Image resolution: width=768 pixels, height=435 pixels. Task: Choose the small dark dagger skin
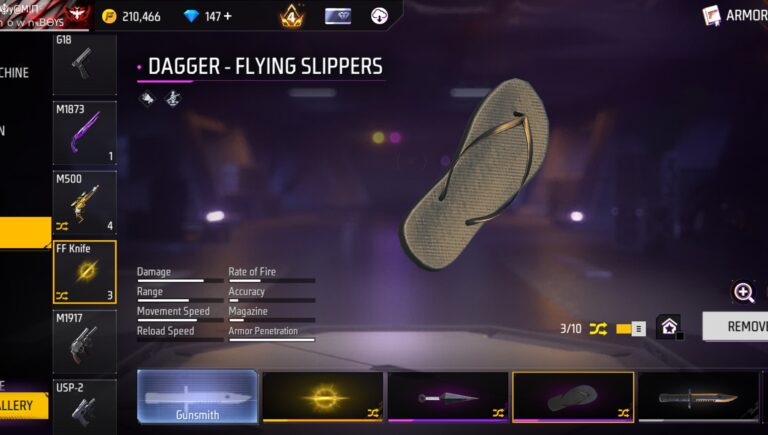click(448, 398)
